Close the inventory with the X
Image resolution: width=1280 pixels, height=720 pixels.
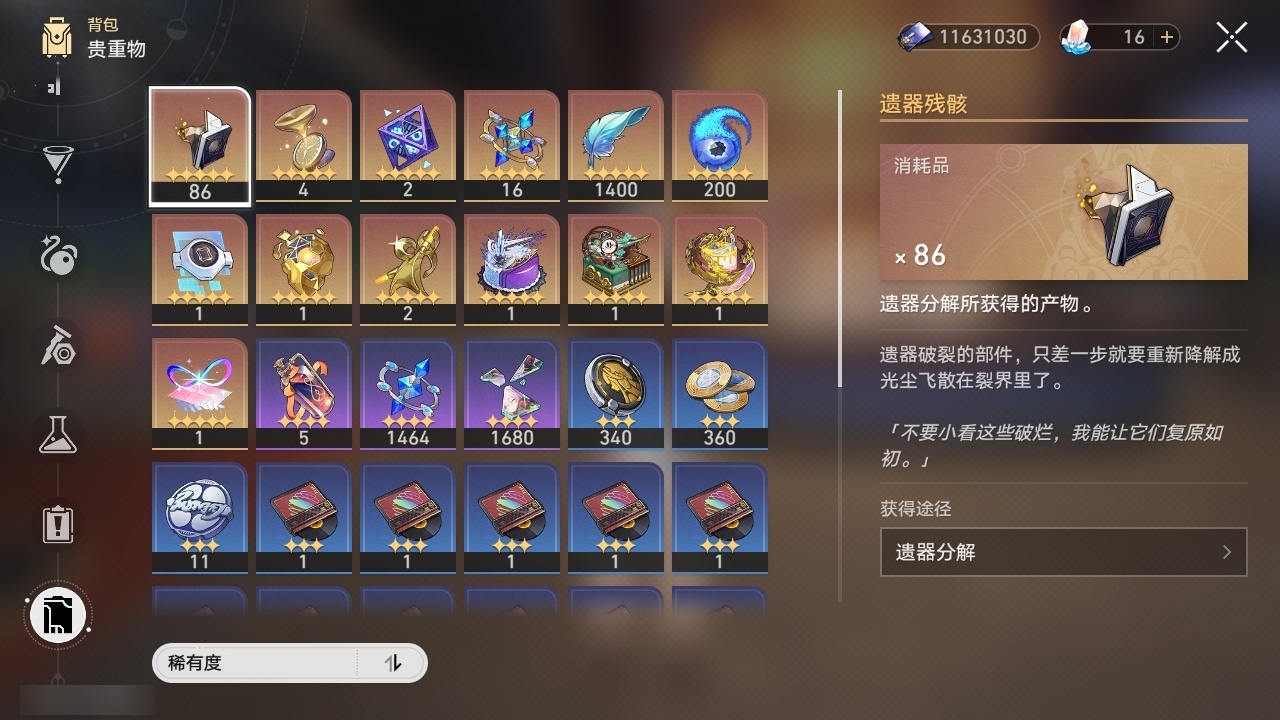[x=1231, y=37]
